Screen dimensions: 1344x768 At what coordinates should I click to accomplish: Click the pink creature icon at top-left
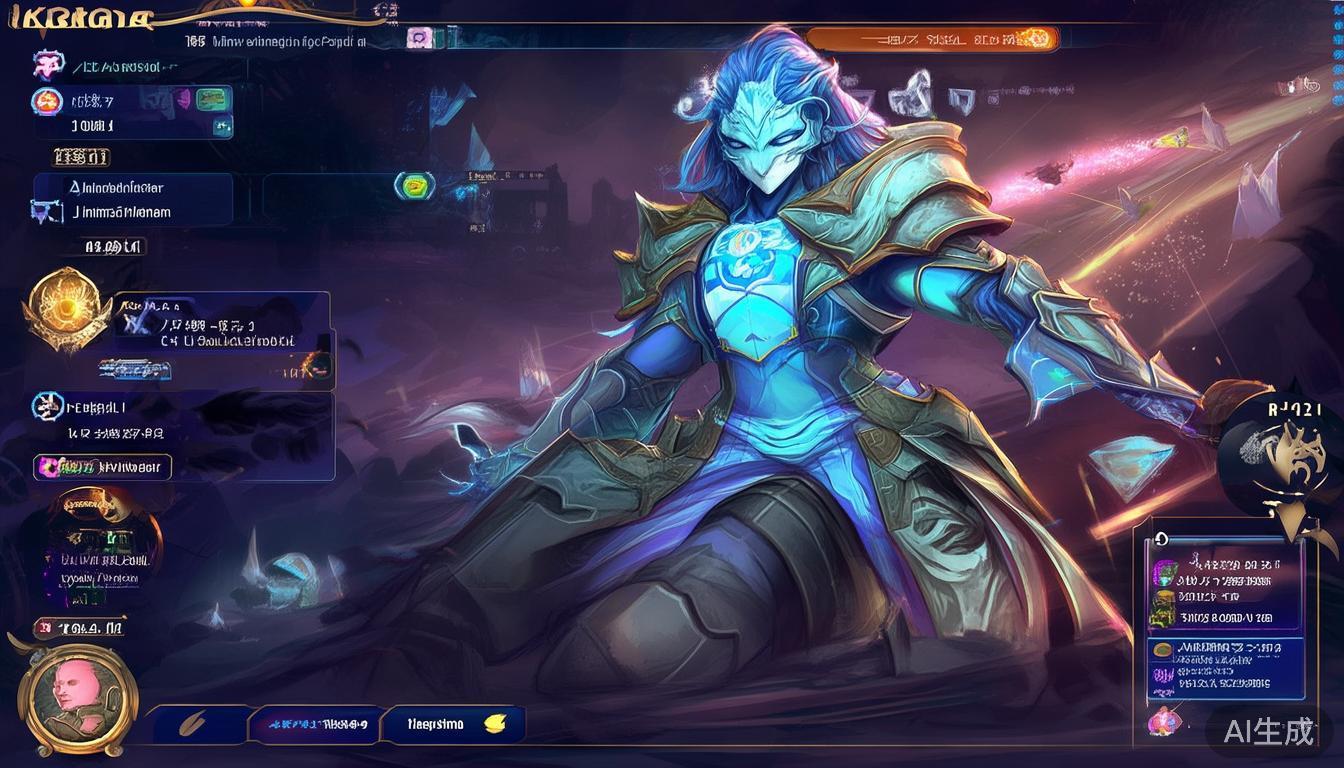pos(48,66)
